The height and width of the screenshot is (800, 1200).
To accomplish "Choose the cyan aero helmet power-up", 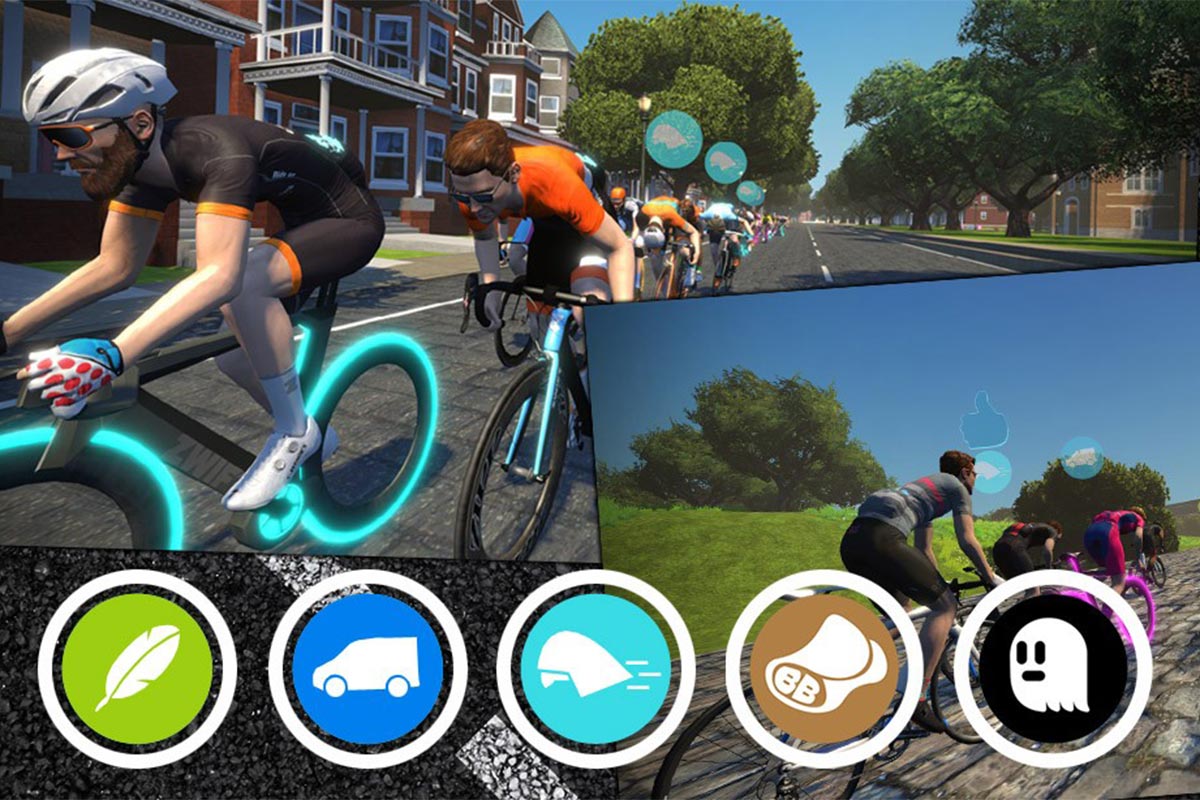I will click(595, 668).
